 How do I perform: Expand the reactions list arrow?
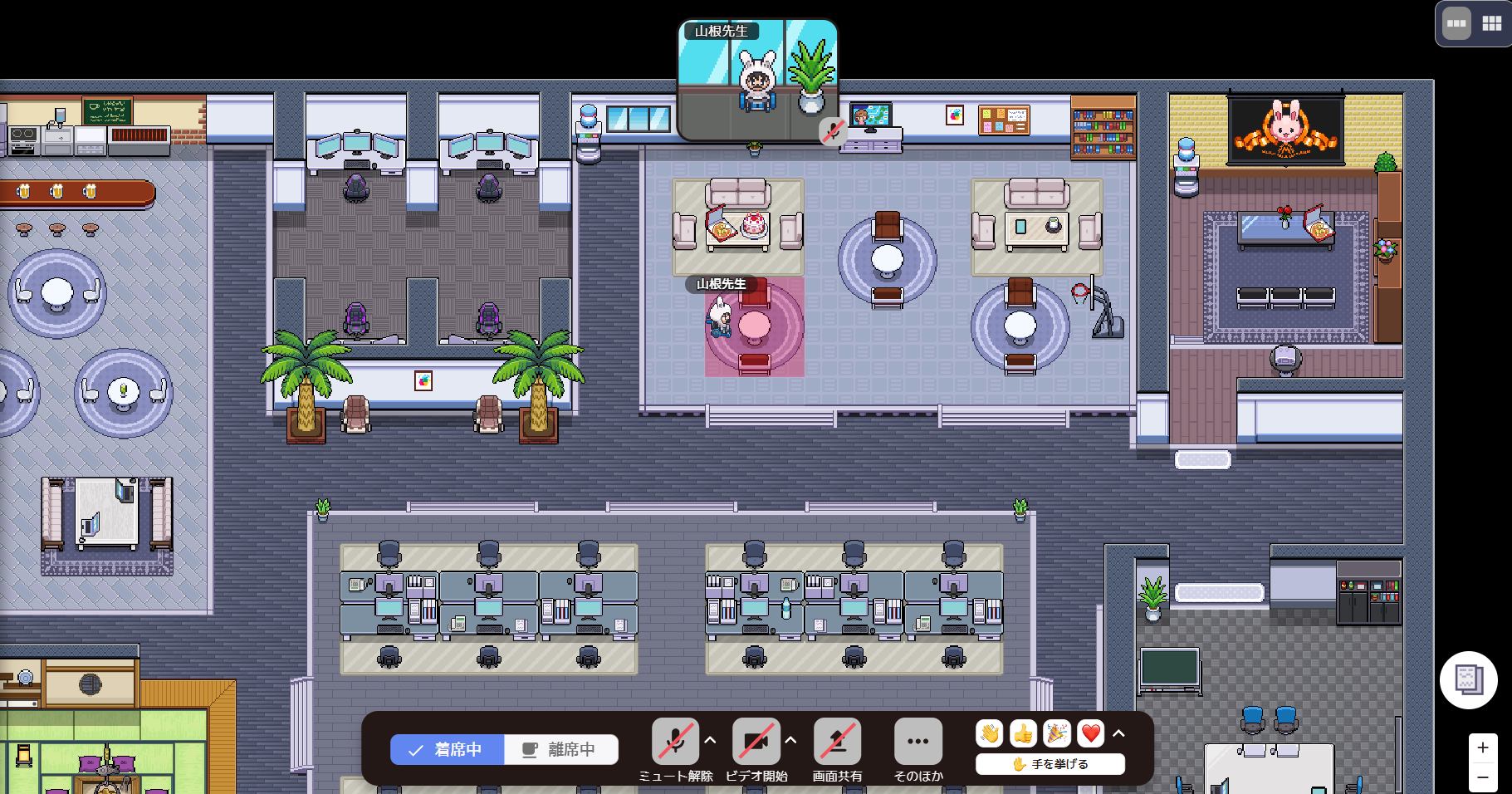1119,733
